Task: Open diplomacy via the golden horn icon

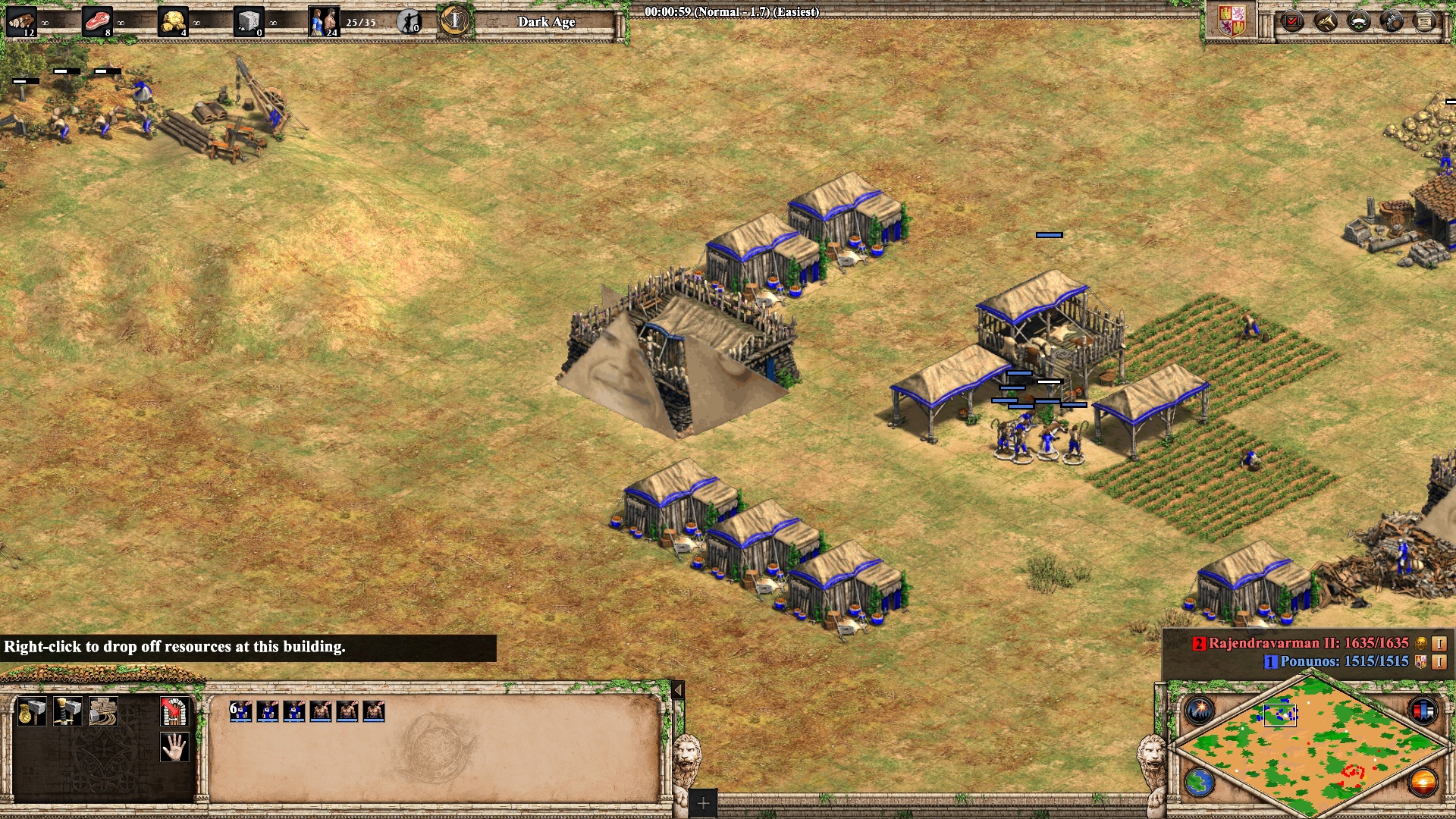Action: [1326, 21]
